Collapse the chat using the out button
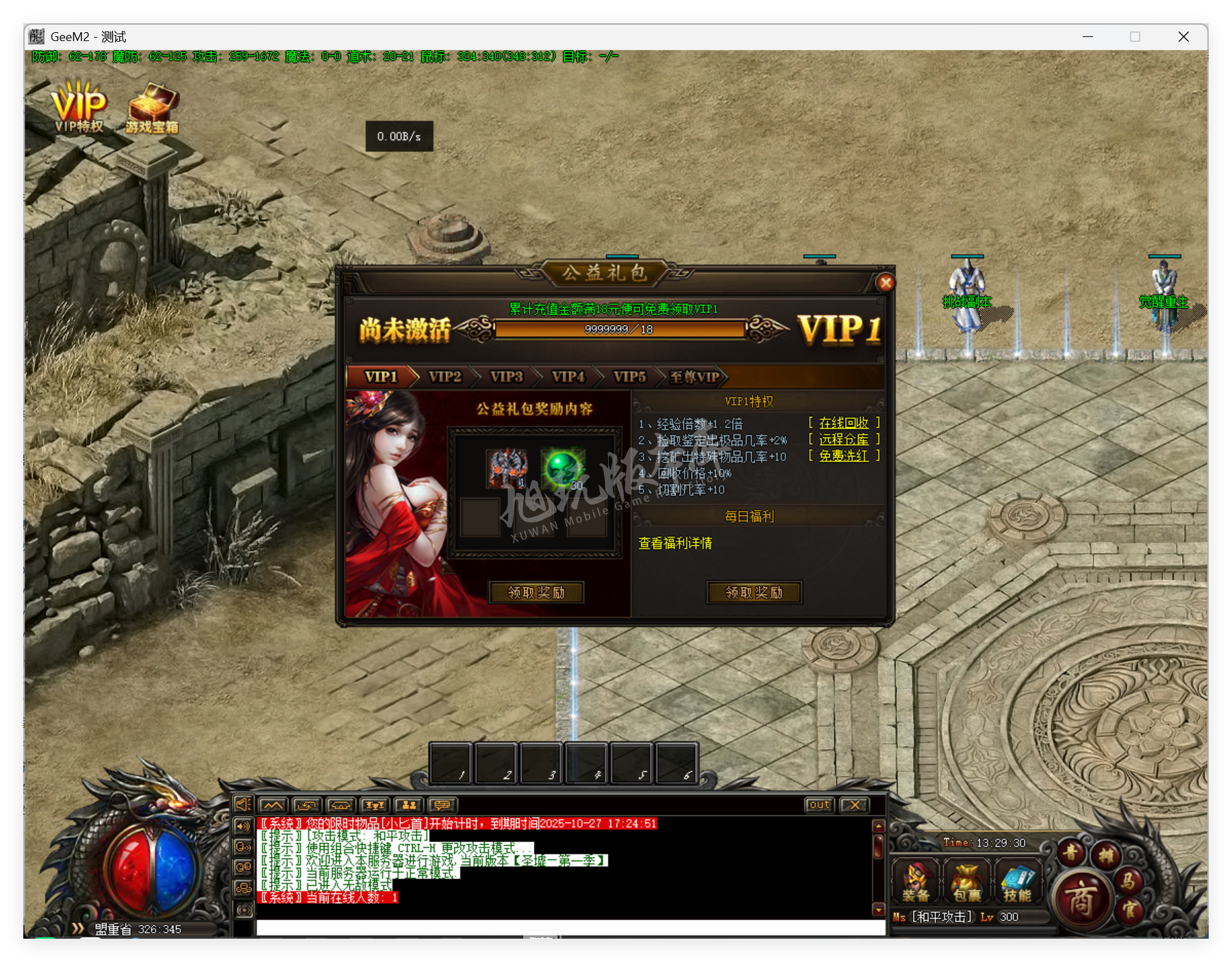 818,805
